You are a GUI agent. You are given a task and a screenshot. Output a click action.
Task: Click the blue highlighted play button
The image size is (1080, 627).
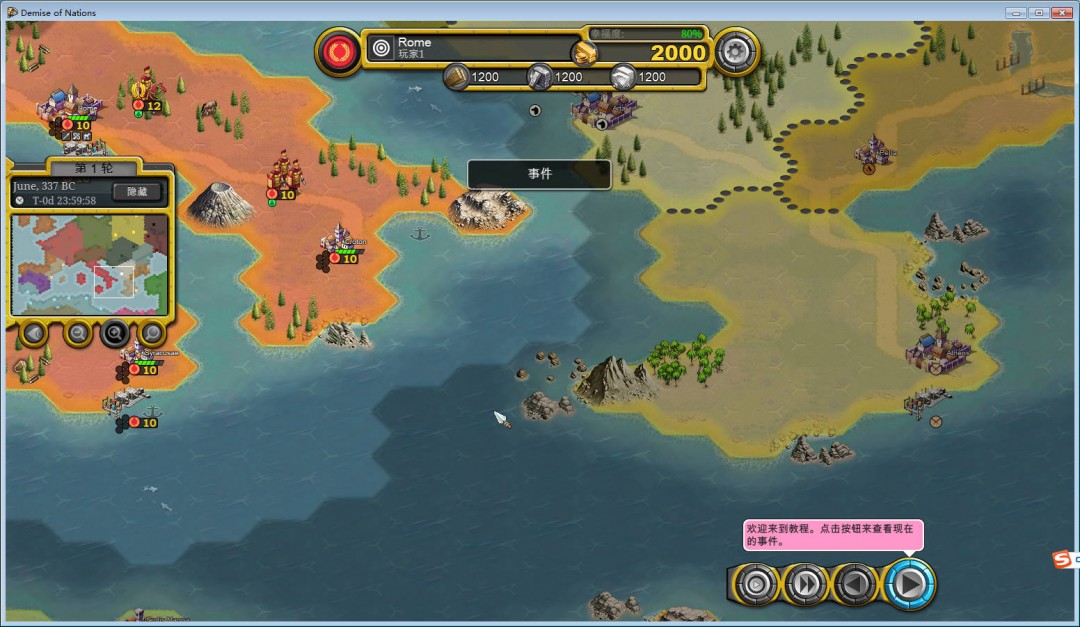coord(908,584)
